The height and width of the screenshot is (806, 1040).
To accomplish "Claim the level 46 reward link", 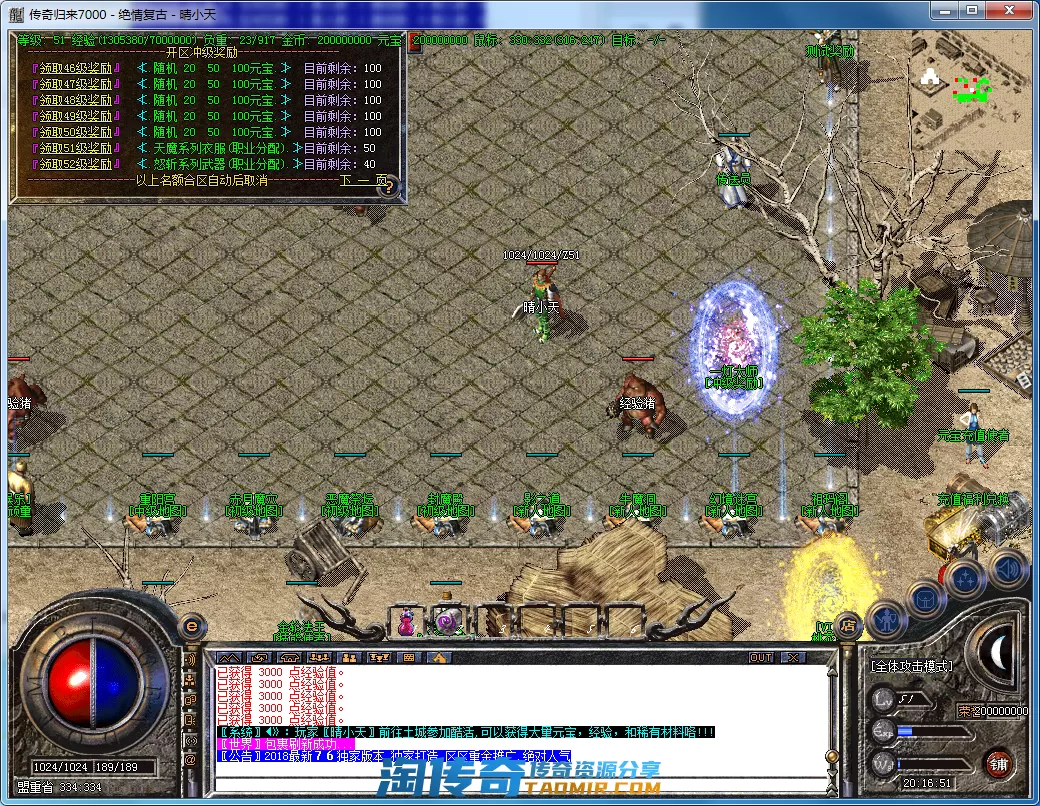I will [77, 68].
